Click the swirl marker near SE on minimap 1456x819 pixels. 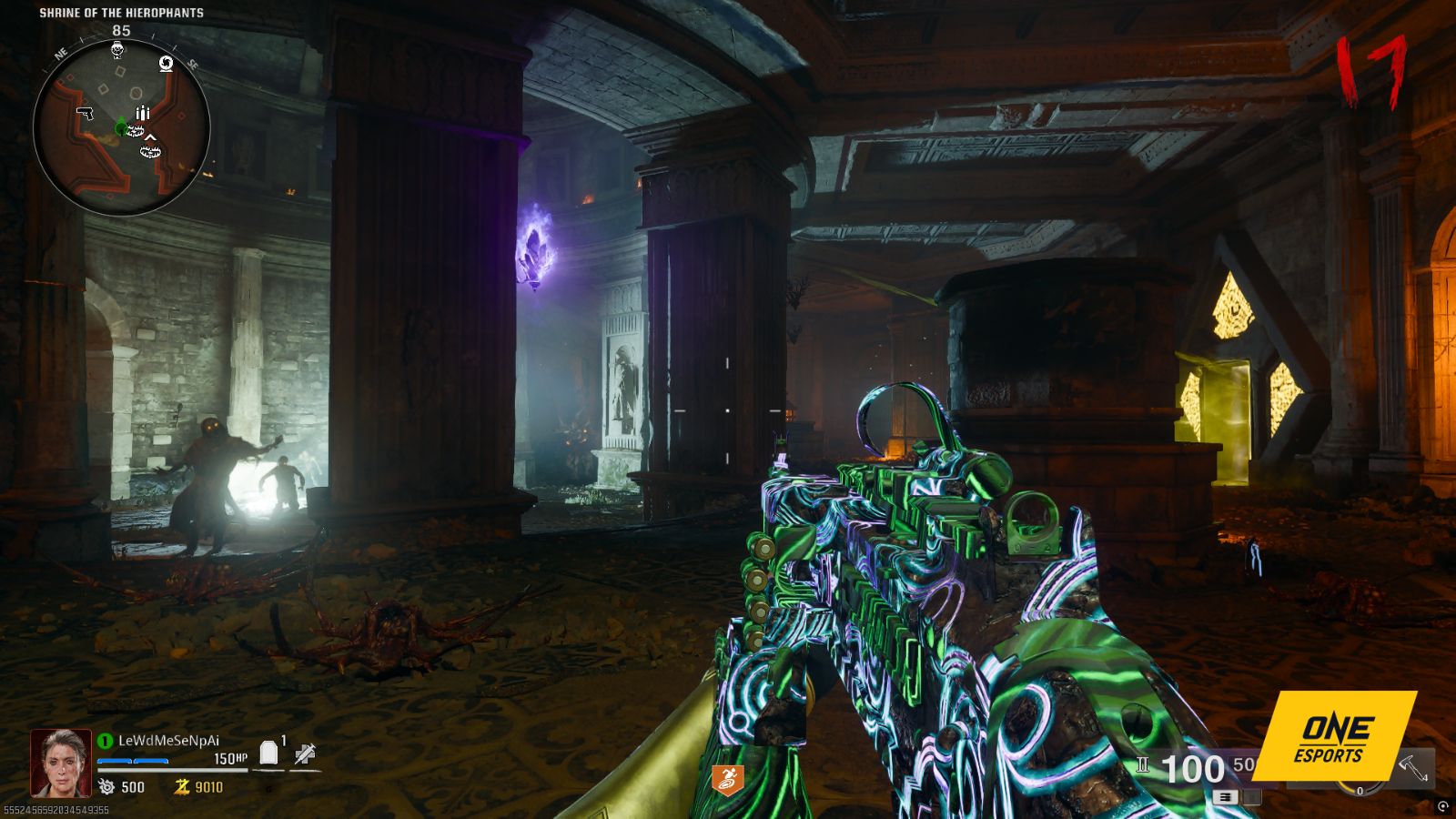(x=166, y=63)
